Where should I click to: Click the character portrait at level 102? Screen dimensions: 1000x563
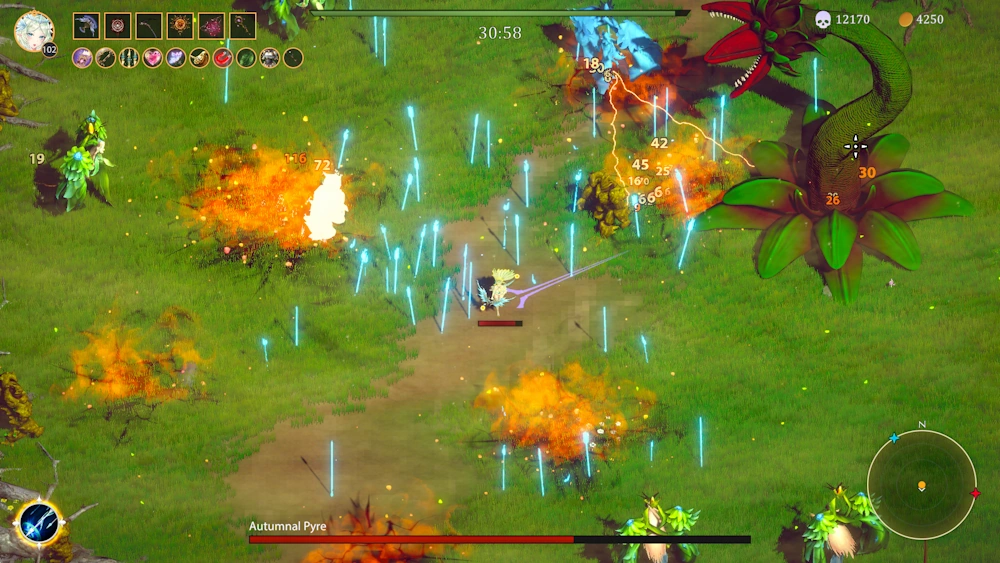pyautogui.click(x=34, y=30)
